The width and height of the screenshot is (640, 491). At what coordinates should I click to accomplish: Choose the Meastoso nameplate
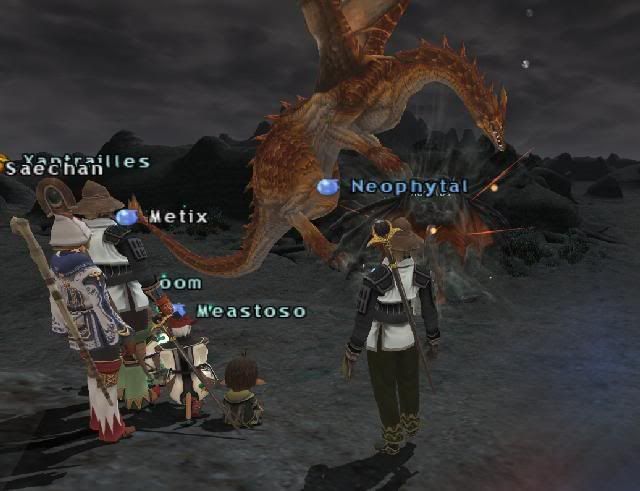[250, 311]
